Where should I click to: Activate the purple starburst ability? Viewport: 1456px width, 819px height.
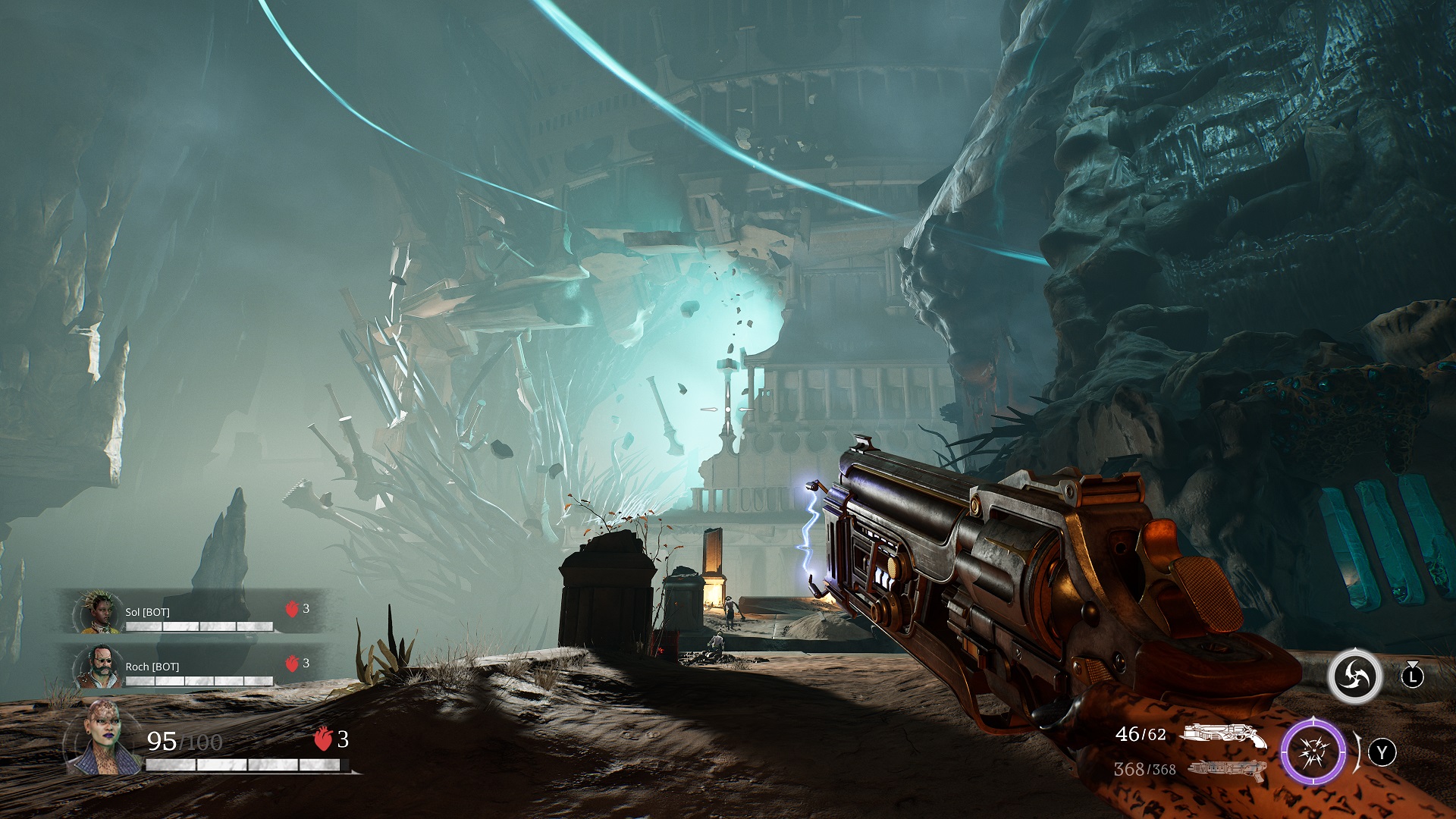(1313, 753)
